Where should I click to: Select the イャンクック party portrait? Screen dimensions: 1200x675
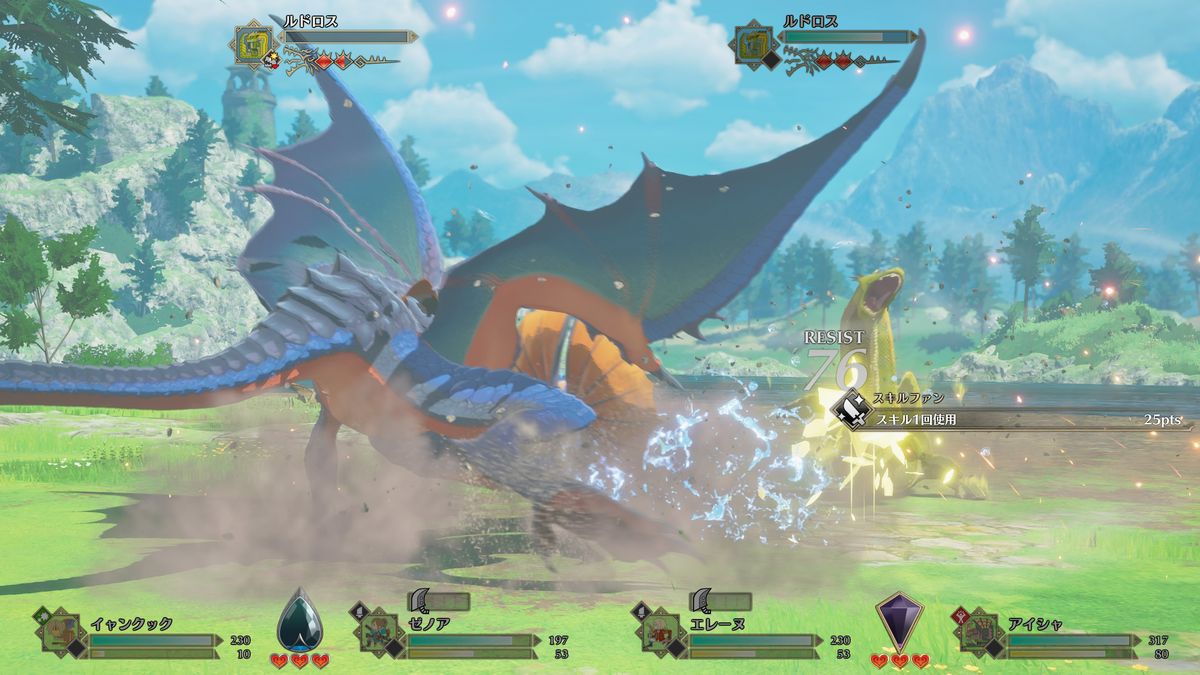click(60, 632)
